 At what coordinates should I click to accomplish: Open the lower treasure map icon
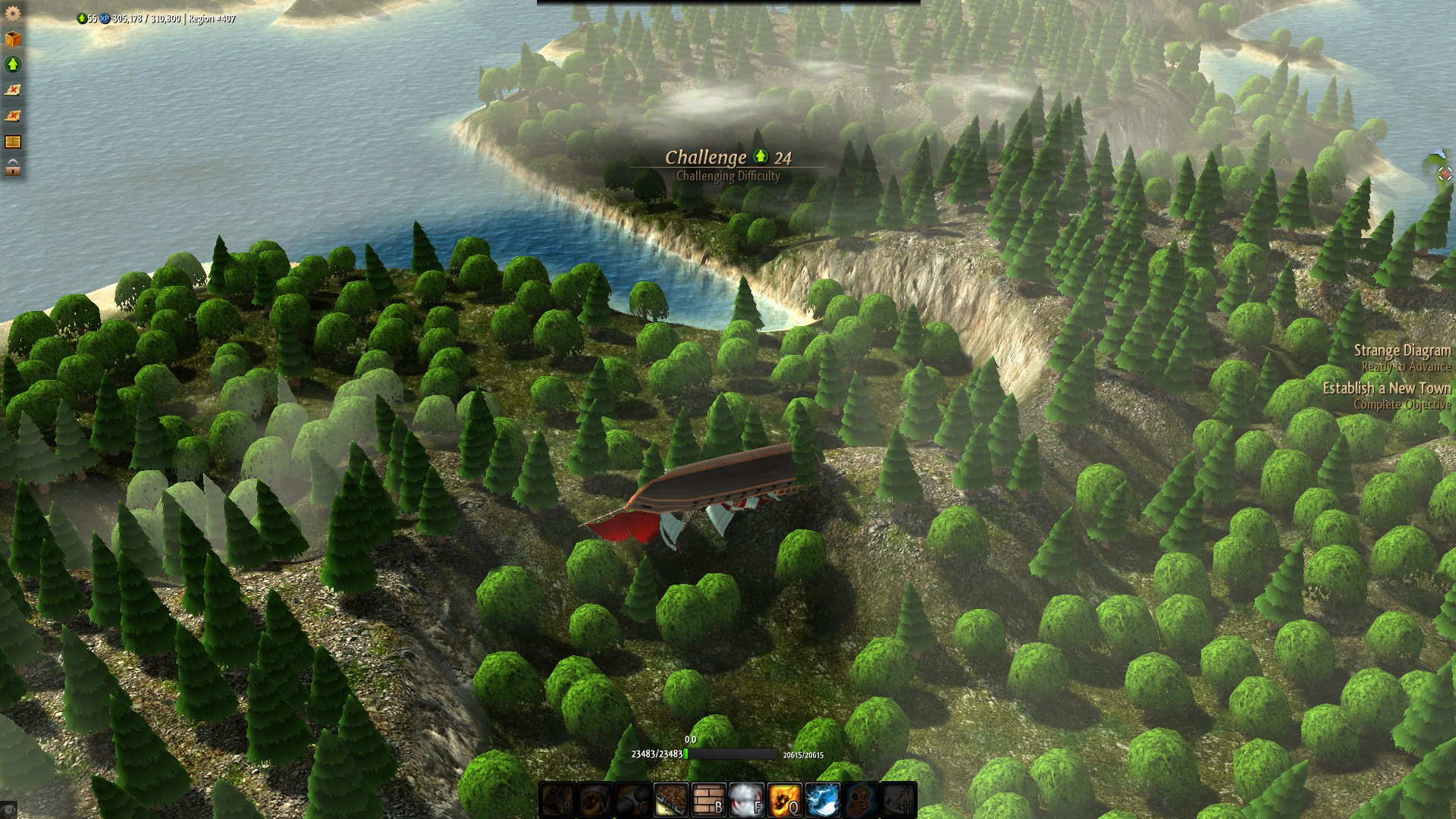click(x=14, y=115)
